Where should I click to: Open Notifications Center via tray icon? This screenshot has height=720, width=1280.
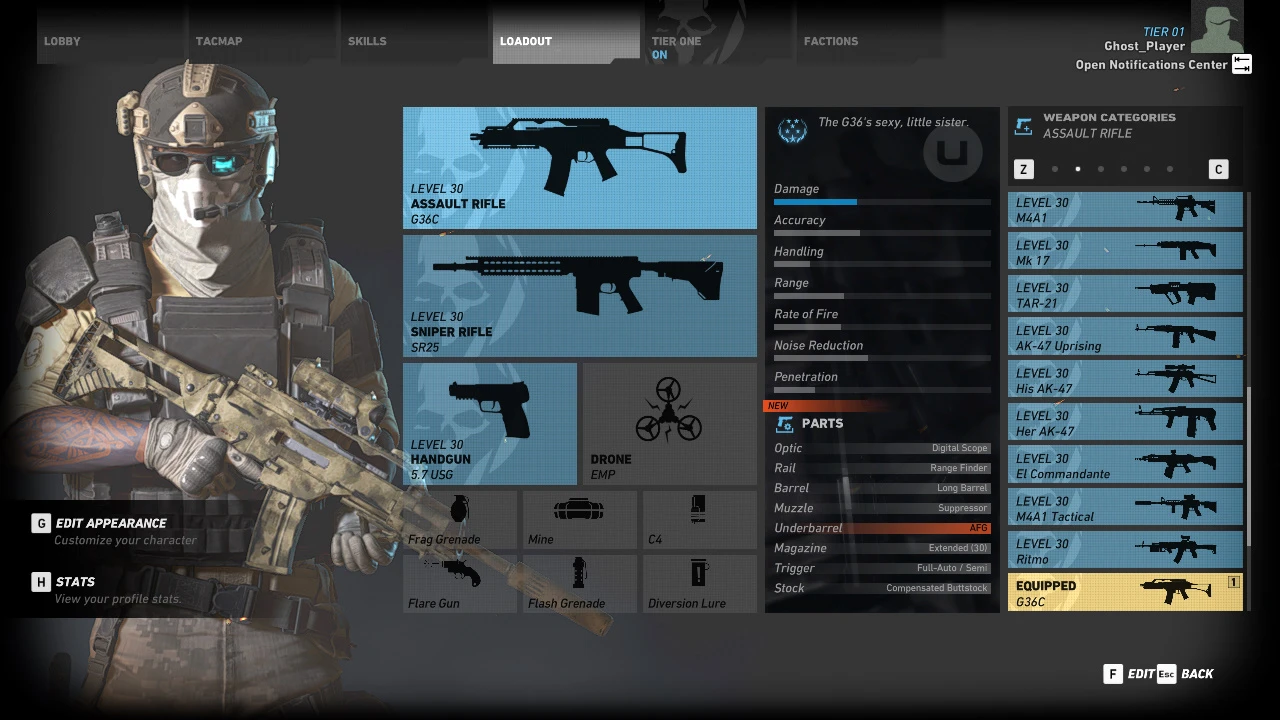(1241, 63)
